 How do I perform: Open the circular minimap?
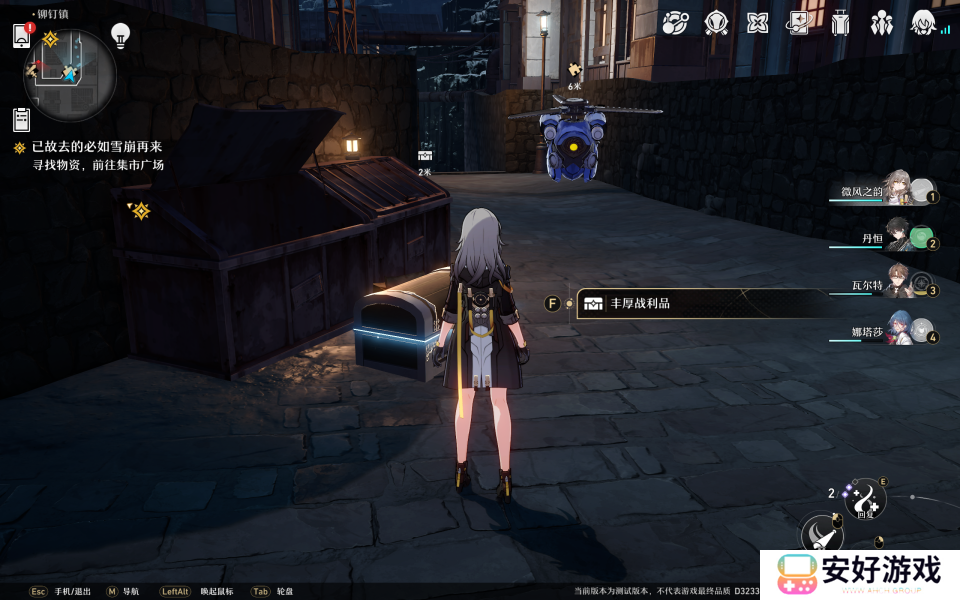coord(70,73)
